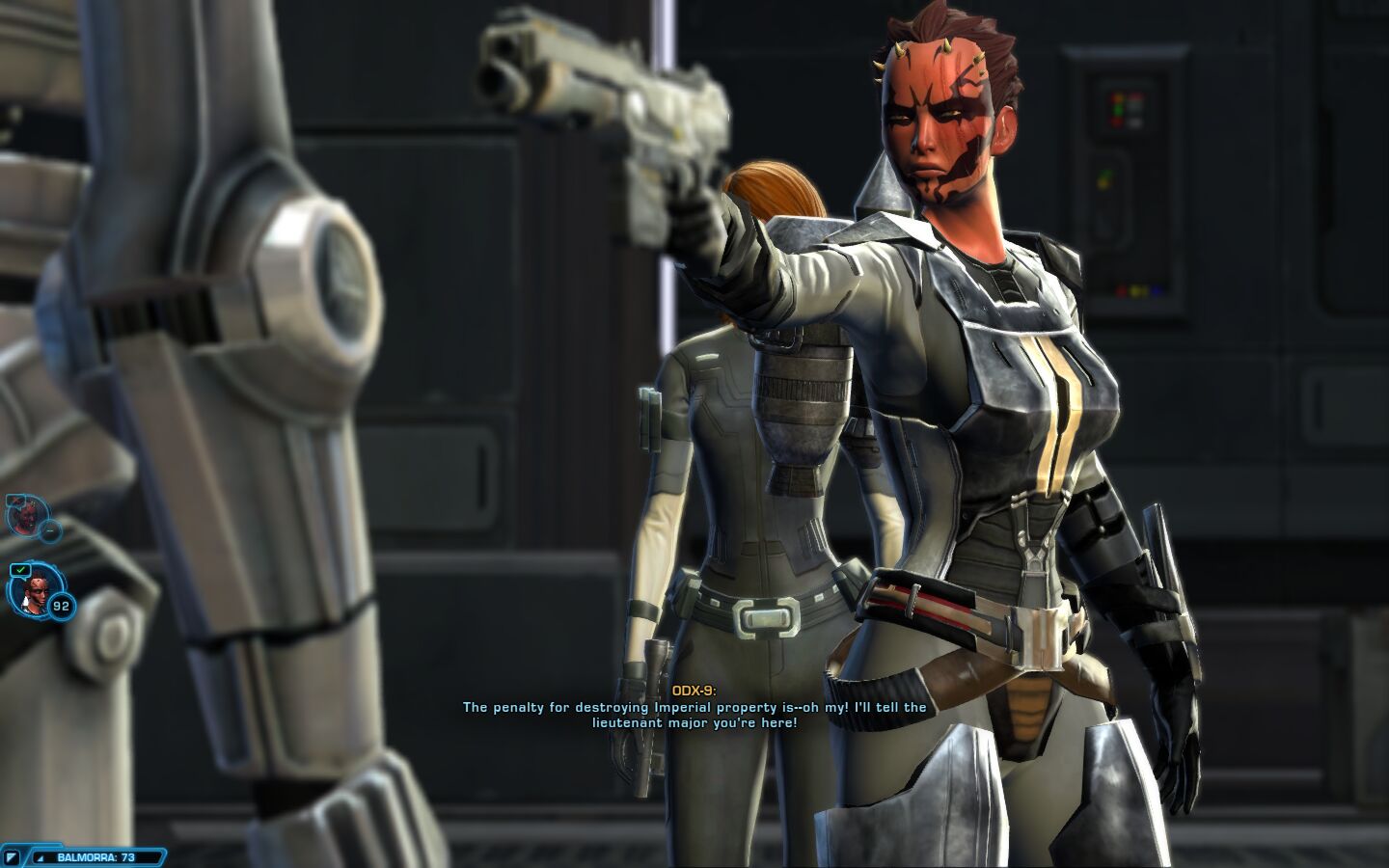
Task: Click the faded red-faced group member portrait
Action: [x=23, y=517]
